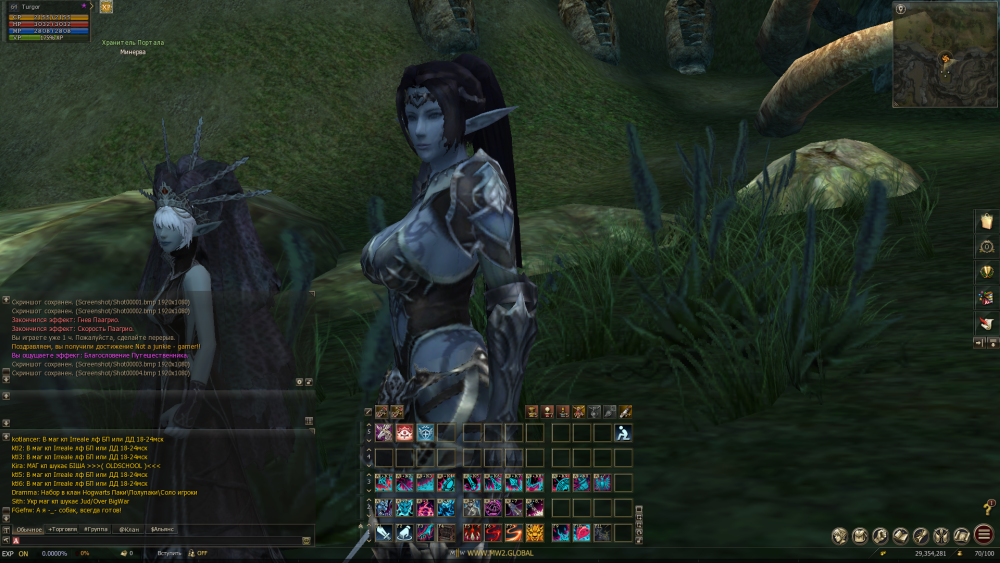Viewport: 1000px width, 563px height.
Task: Open the golden trophy side icon
Action: (986, 271)
